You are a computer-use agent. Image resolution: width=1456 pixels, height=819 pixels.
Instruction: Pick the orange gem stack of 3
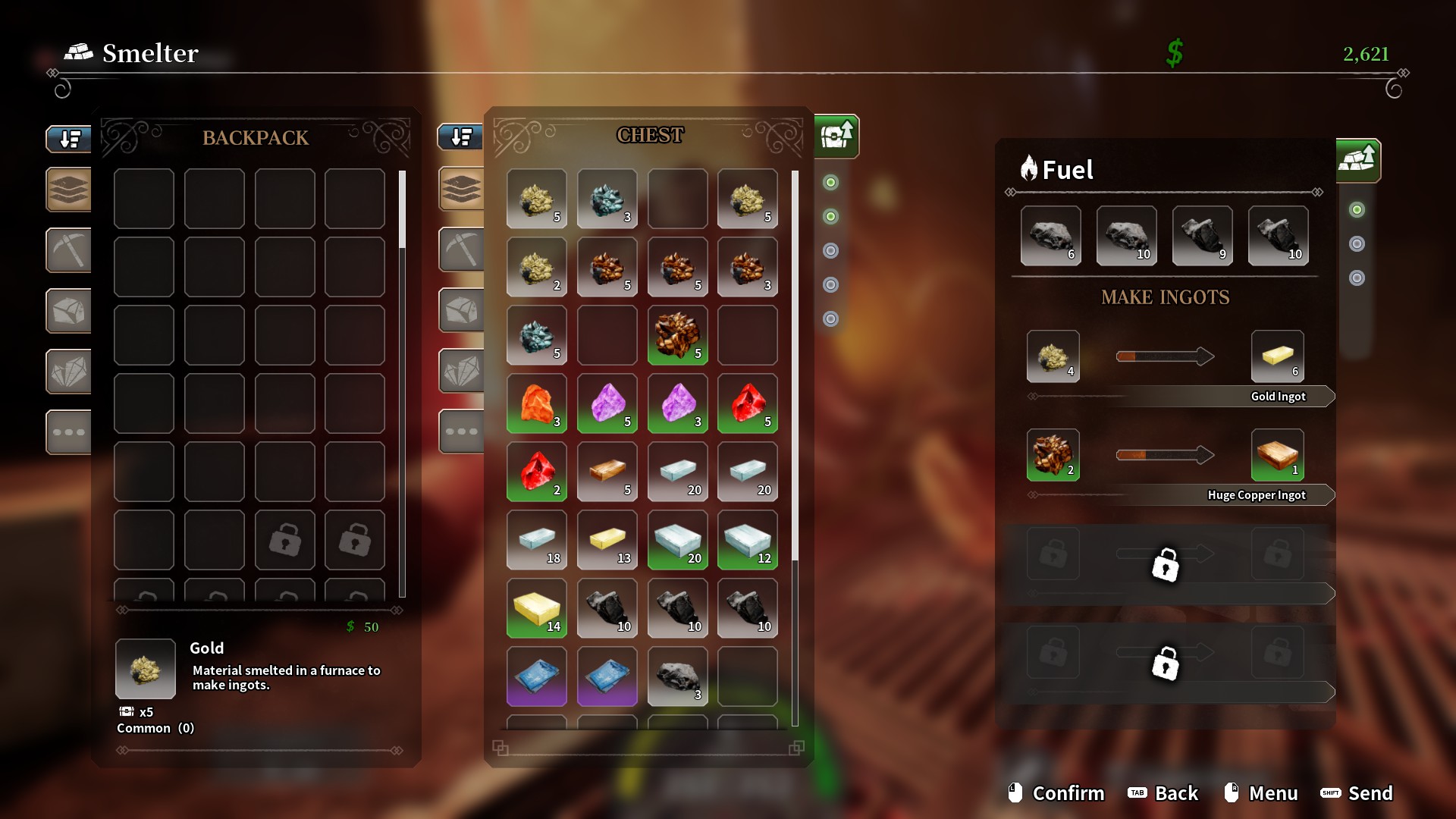(537, 403)
